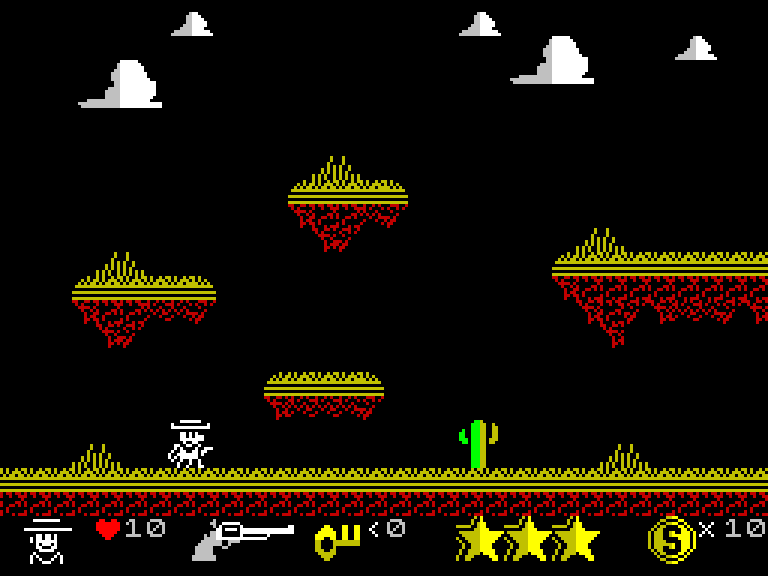Click the yellow key icon
The width and height of the screenshot is (768, 576).
[337, 541]
